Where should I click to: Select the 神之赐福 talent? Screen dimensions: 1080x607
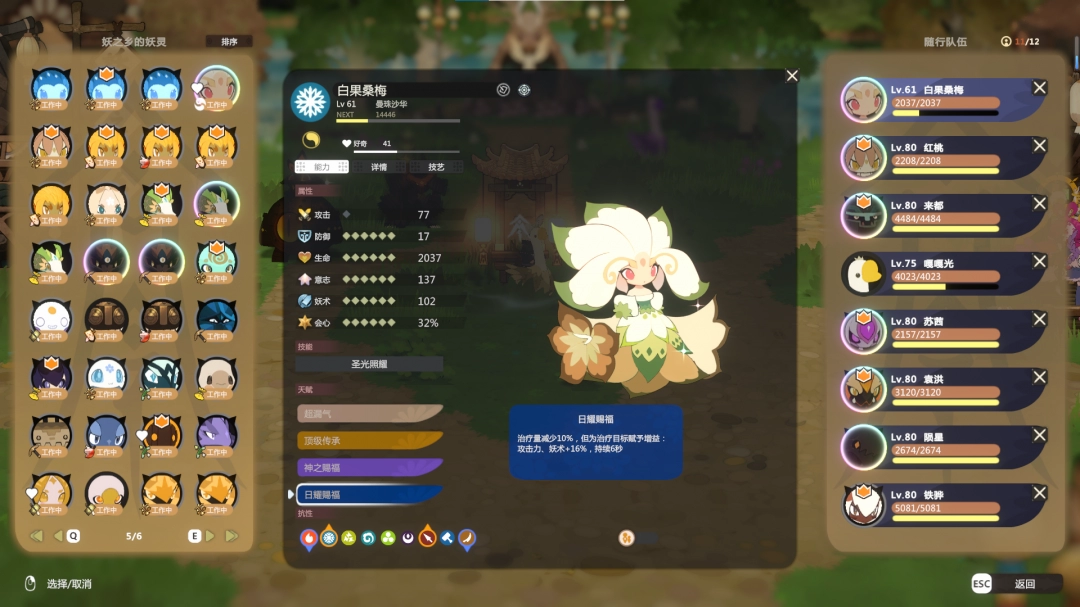(x=369, y=467)
